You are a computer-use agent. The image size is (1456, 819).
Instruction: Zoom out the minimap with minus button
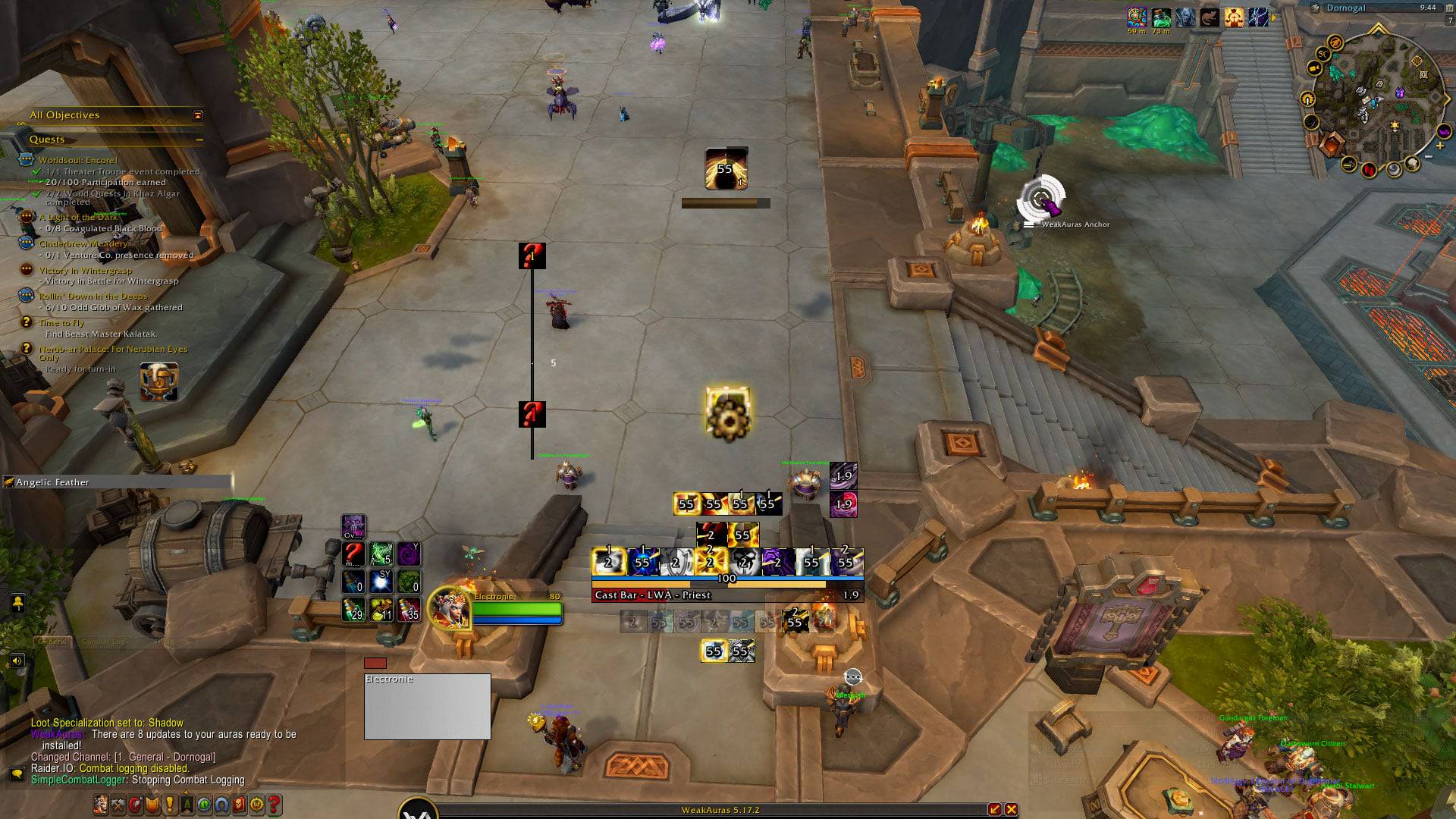coord(1429,156)
